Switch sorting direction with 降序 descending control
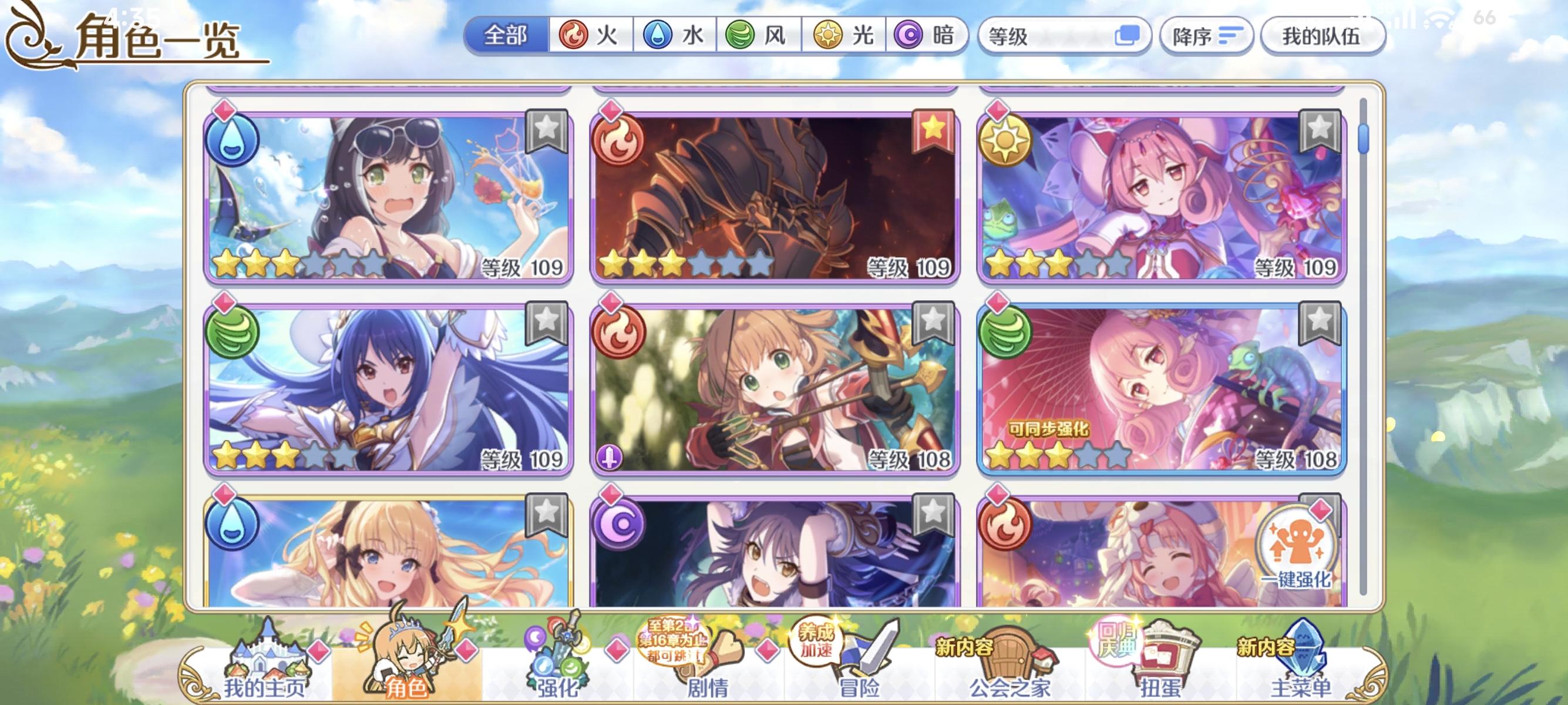The image size is (1568, 705). point(1206,35)
